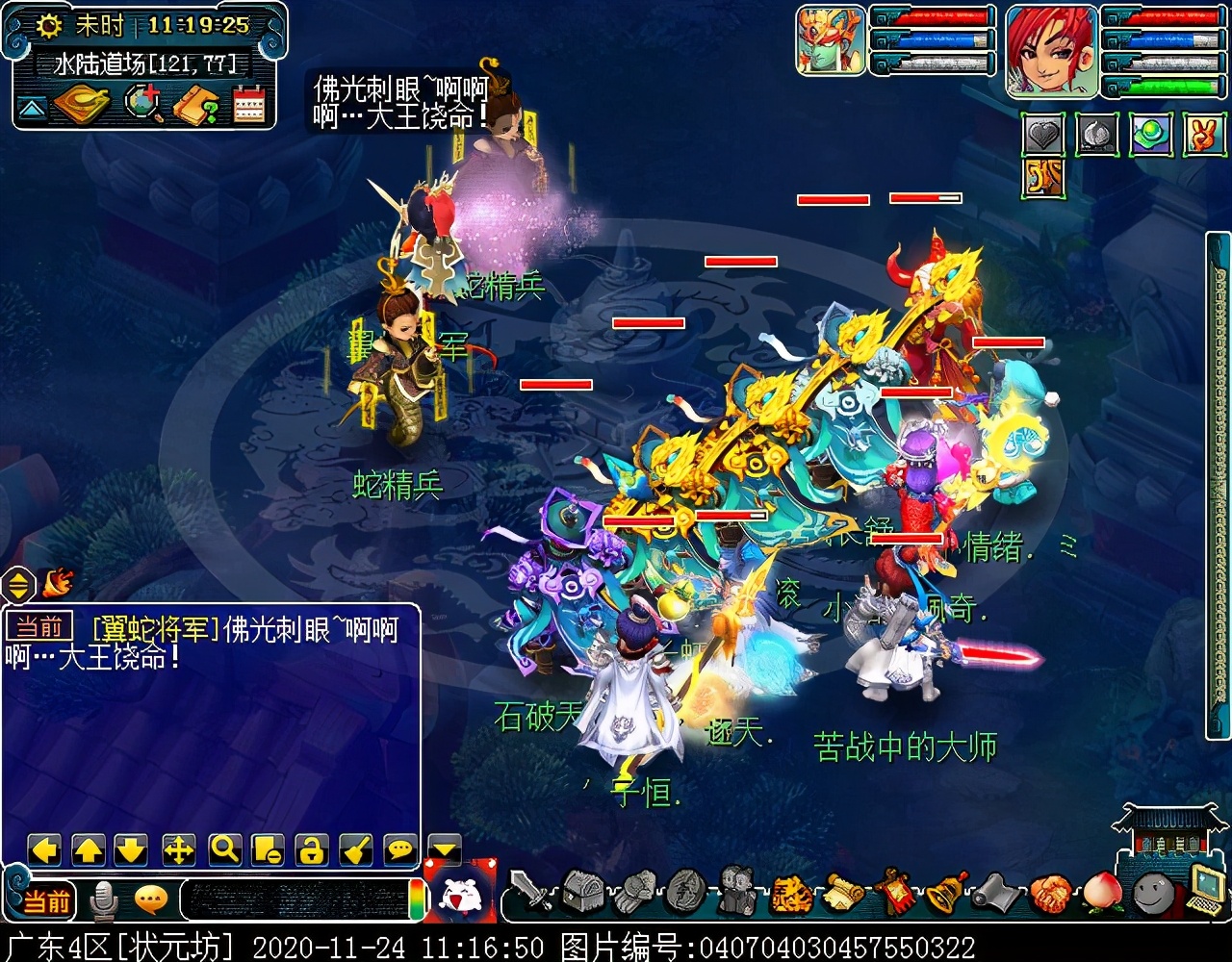Open the red calendar events icon
This screenshot has width=1232, height=962.
point(248,104)
